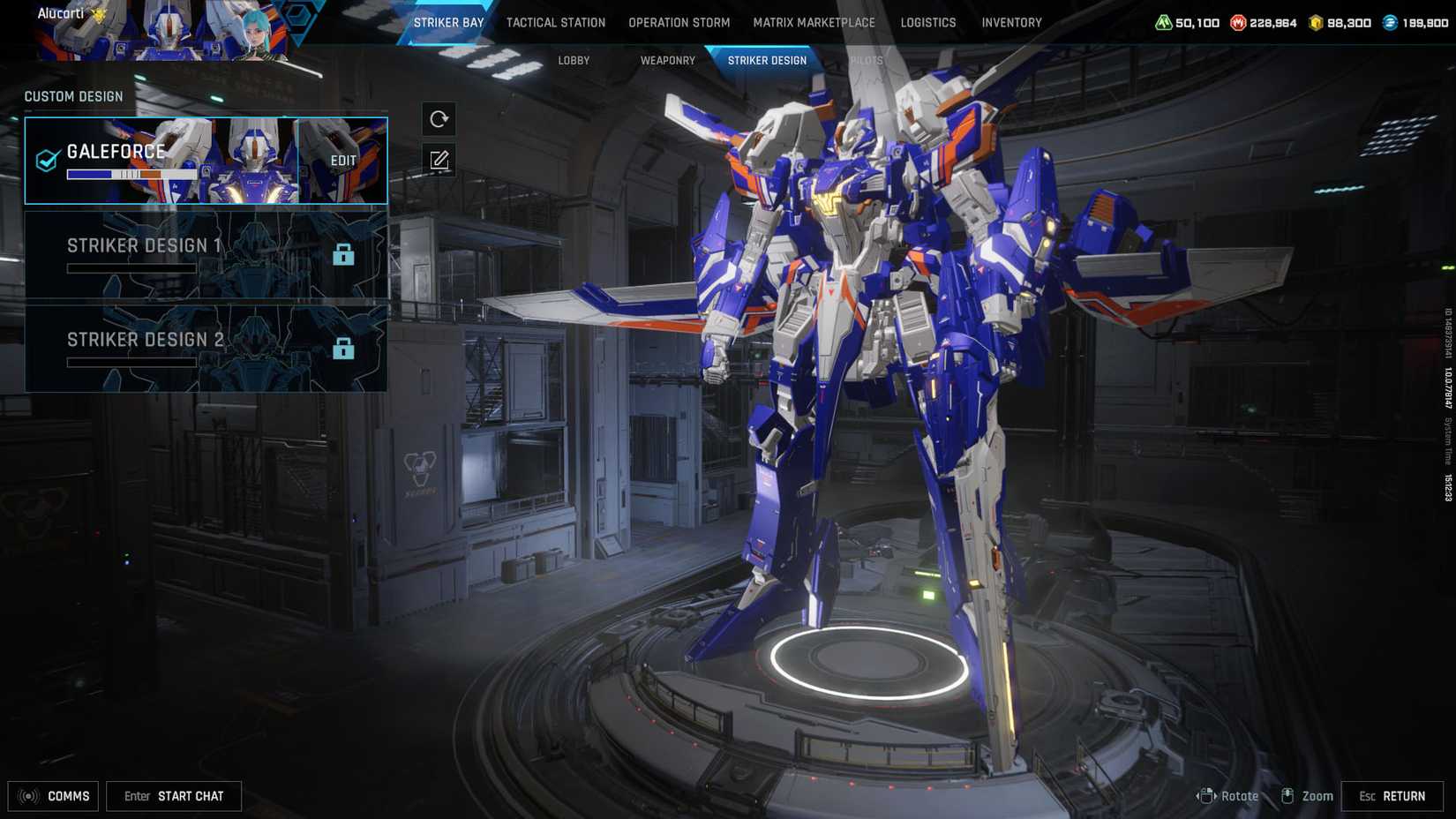Select the edit design pencil icon
The image size is (1456, 819).
(439, 160)
